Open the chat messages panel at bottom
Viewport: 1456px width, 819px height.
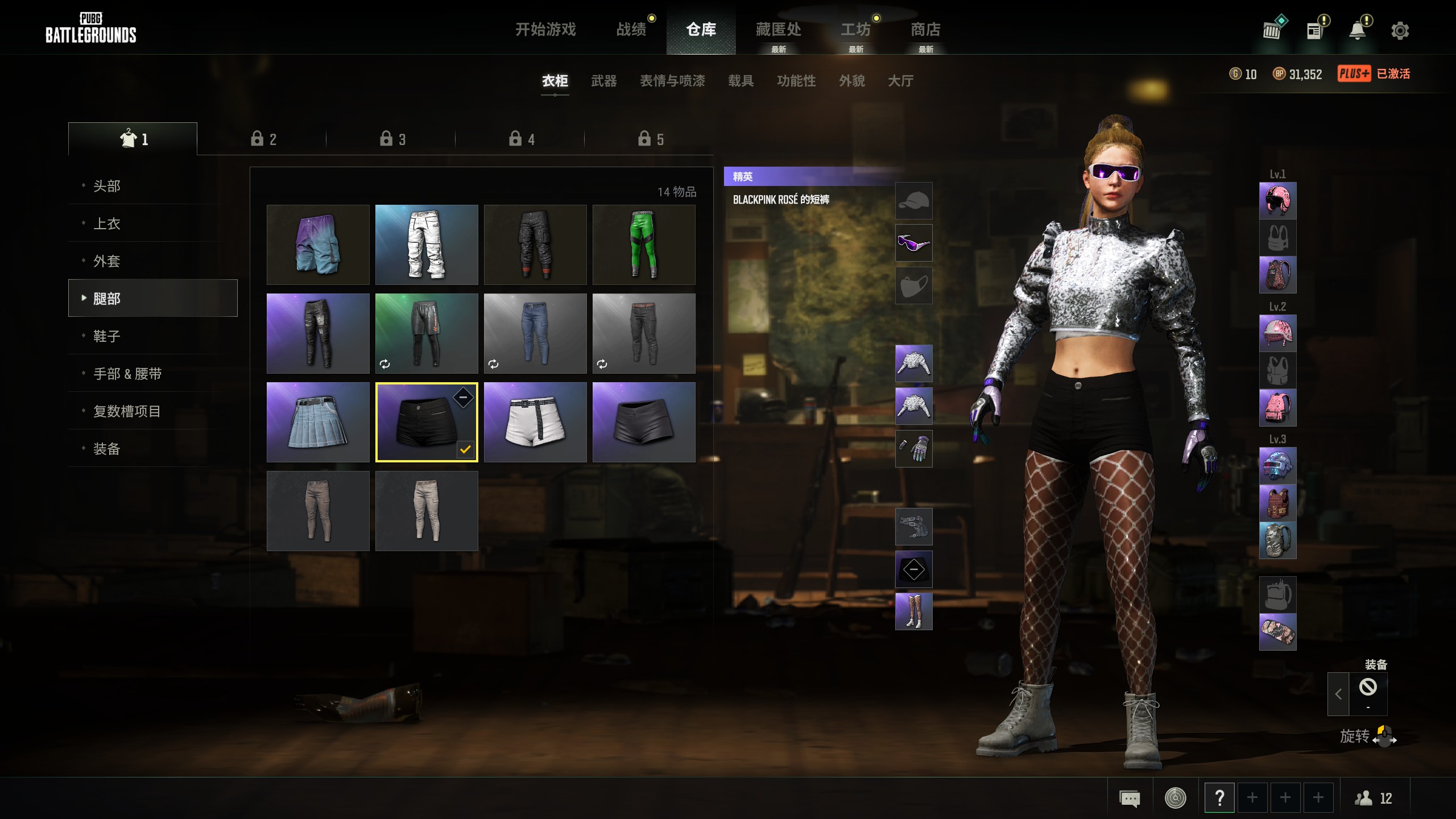point(1130,798)
